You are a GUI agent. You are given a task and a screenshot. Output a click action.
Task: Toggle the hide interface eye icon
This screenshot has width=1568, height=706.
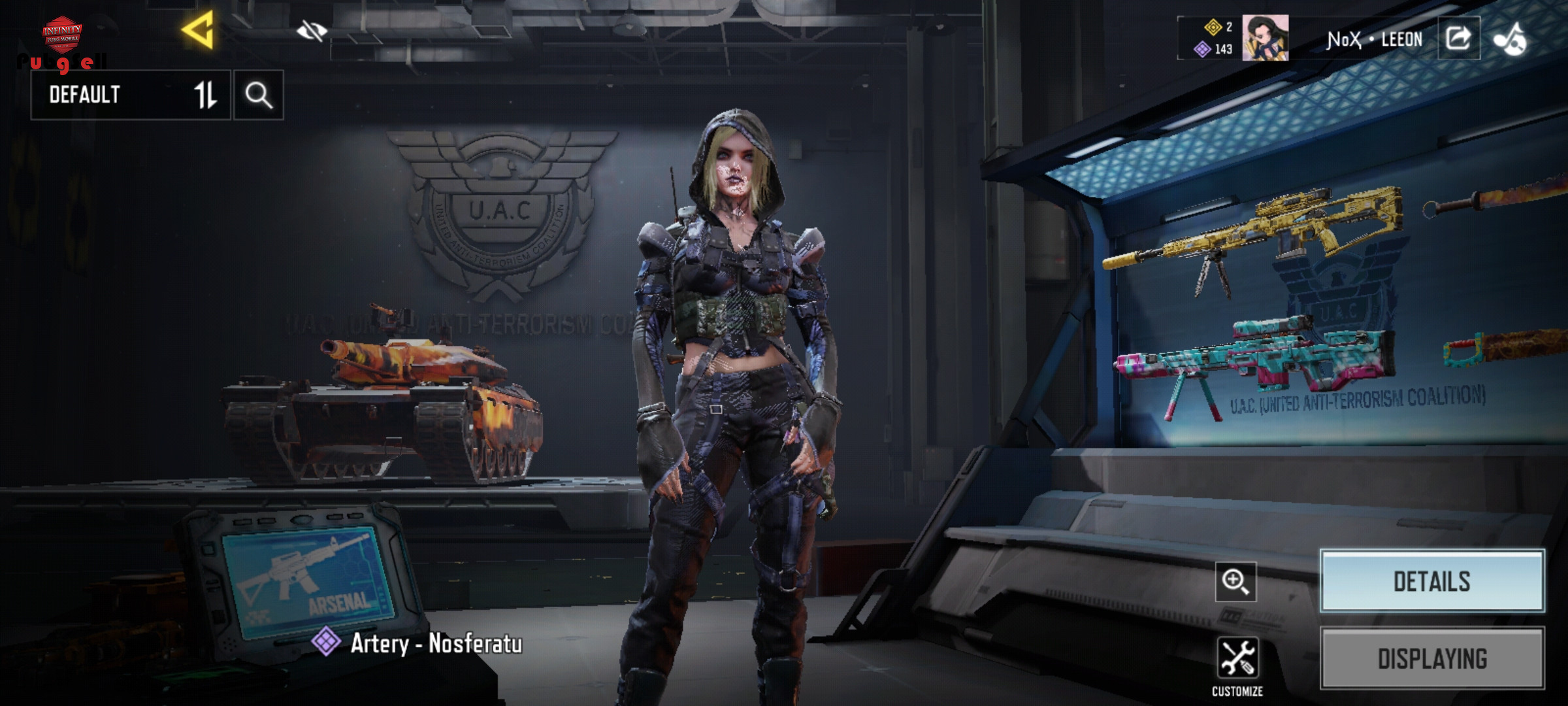pyautogui.click(x=312, y=31)
